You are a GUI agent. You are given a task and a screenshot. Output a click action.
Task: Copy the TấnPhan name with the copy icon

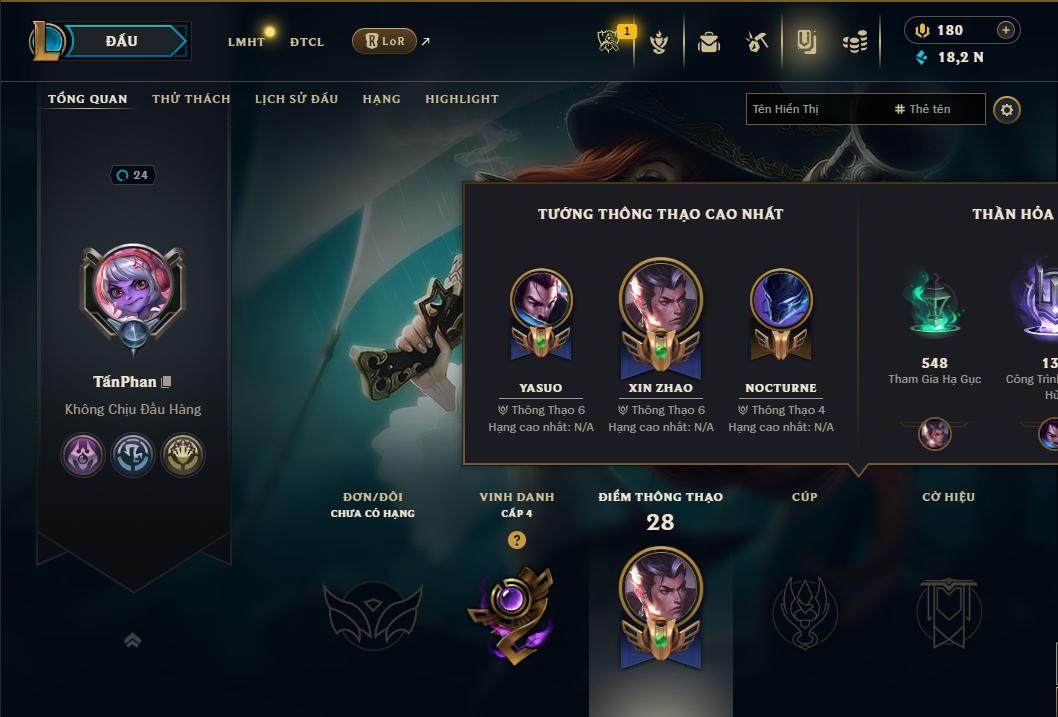pyautogui.click(x=167, y=382)
